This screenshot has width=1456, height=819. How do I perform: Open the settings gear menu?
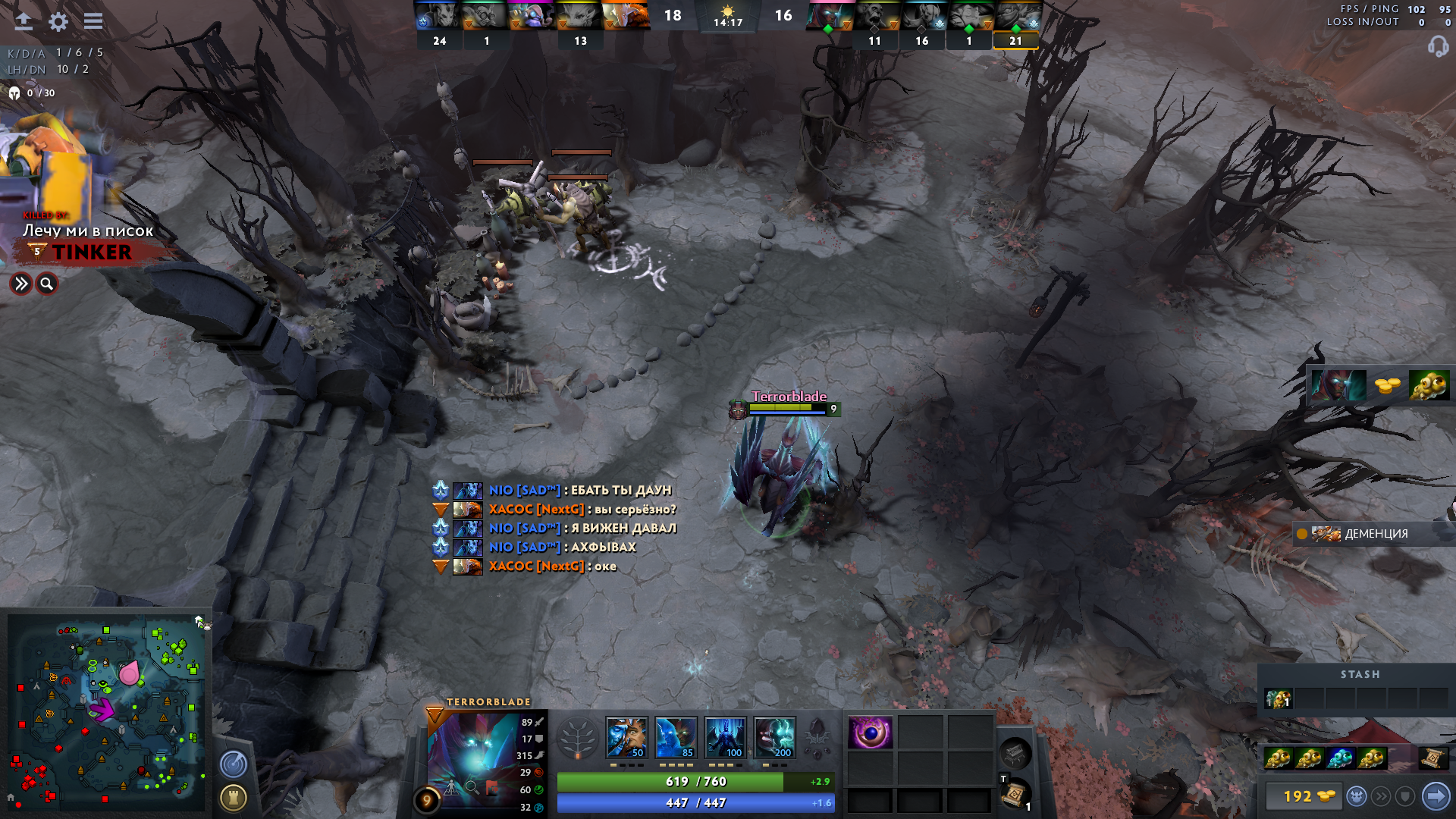click(x=58, y=21)
